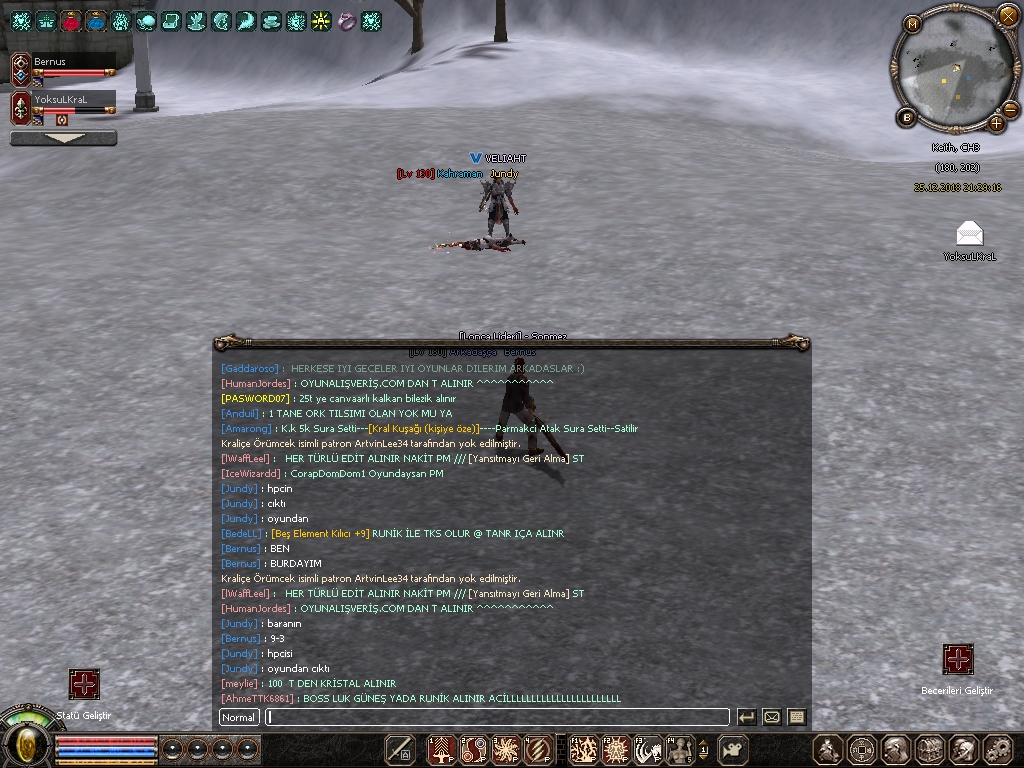The width and height of the screenshot is (1024, 768).
Task: Open the whisper envelope from YoksuLKraL
Action: [969, 234]
